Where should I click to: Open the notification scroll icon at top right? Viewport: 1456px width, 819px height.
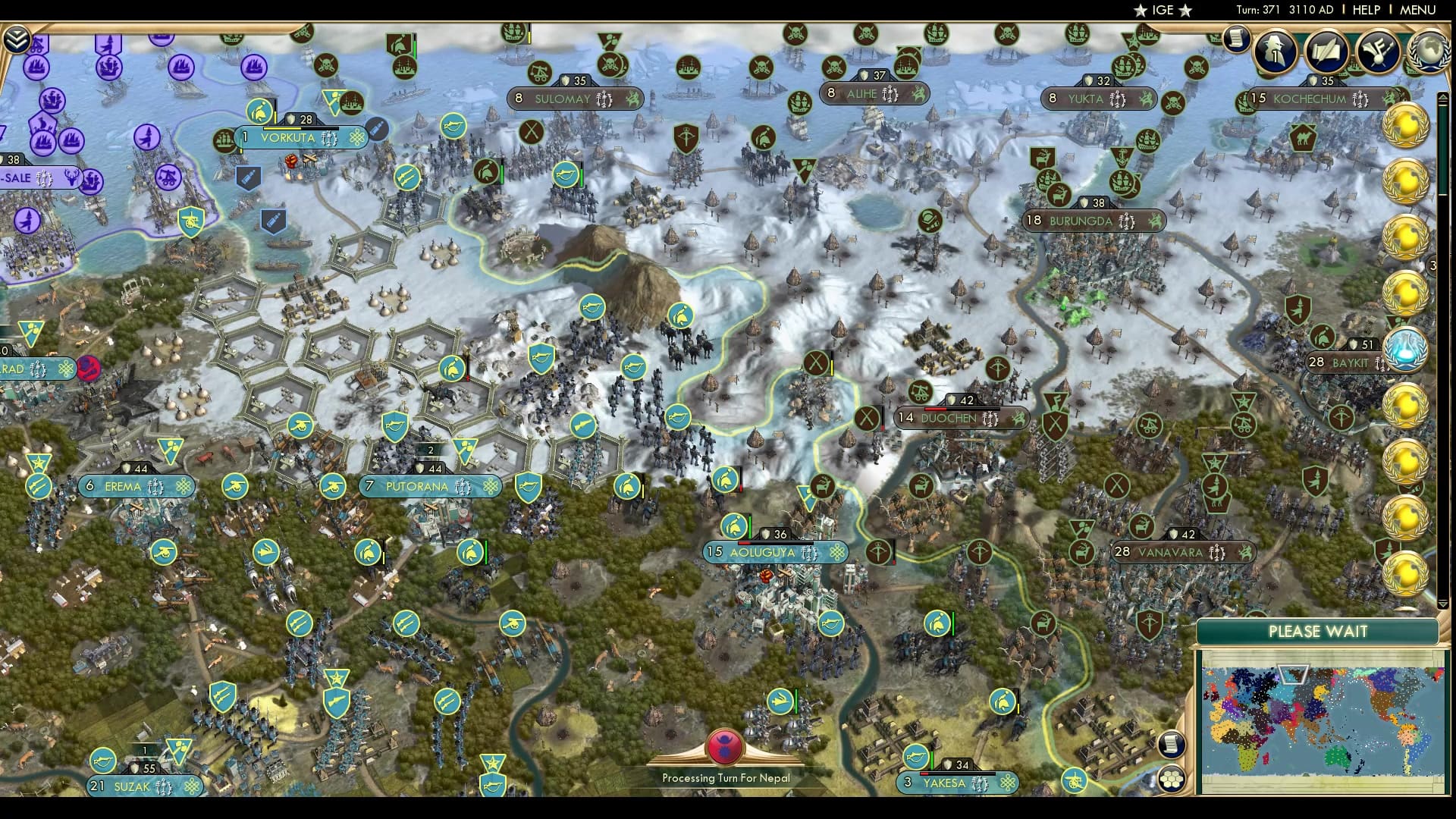1236,39
